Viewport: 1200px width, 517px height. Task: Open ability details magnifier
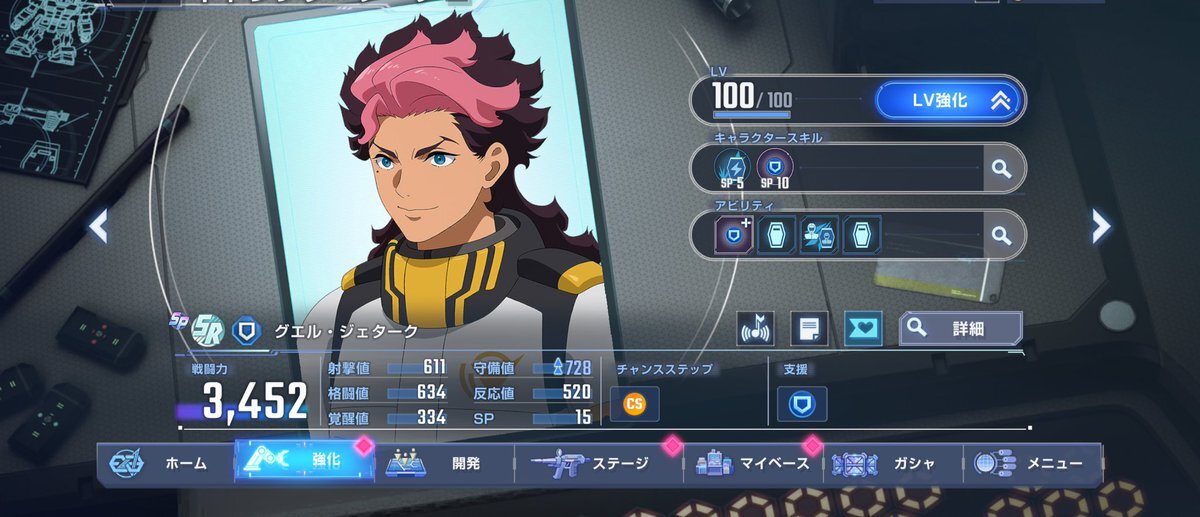tap(1001, 235)
